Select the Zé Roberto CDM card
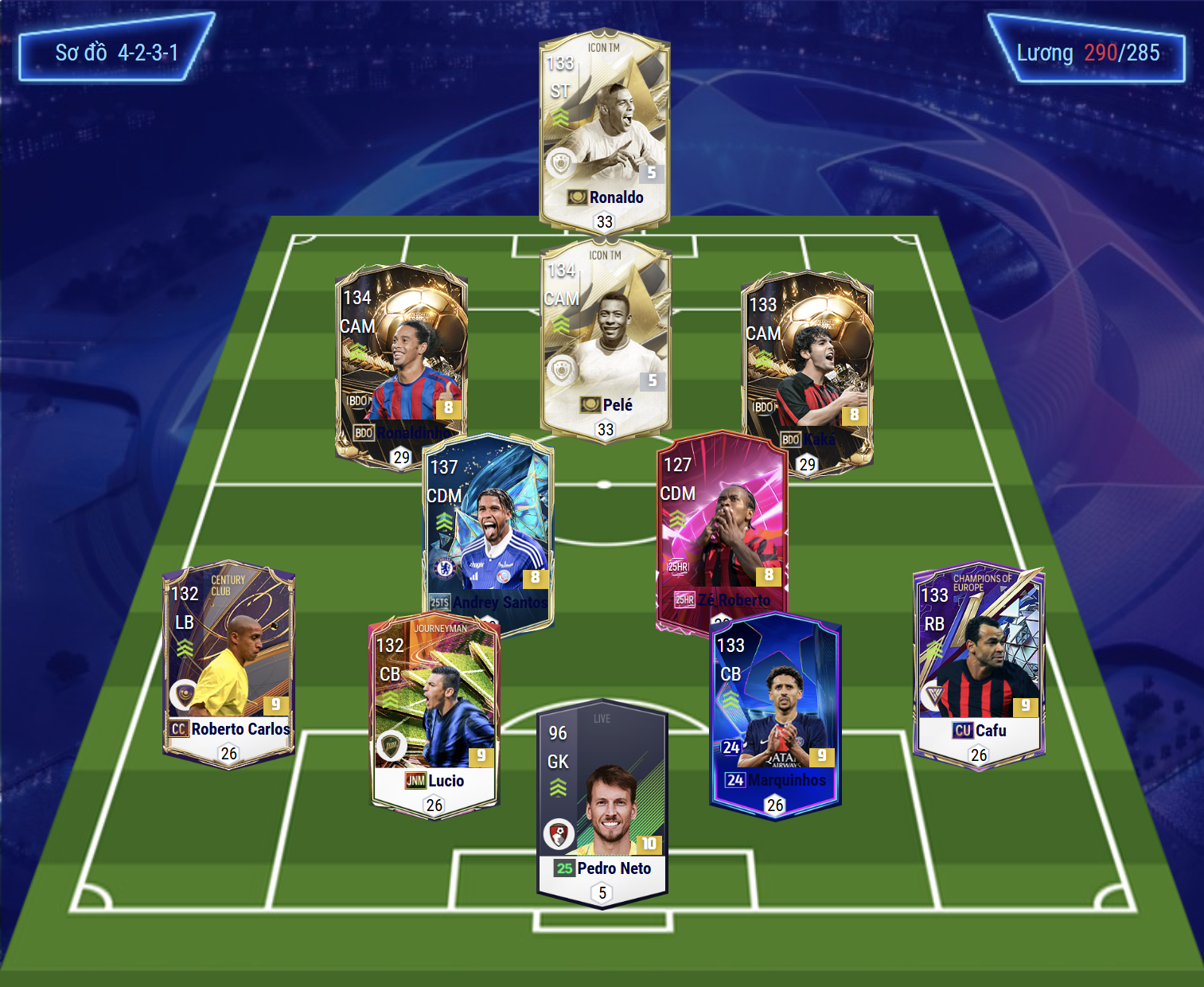The width and height of the screenshot is (1204, 987). coord(722,525)
